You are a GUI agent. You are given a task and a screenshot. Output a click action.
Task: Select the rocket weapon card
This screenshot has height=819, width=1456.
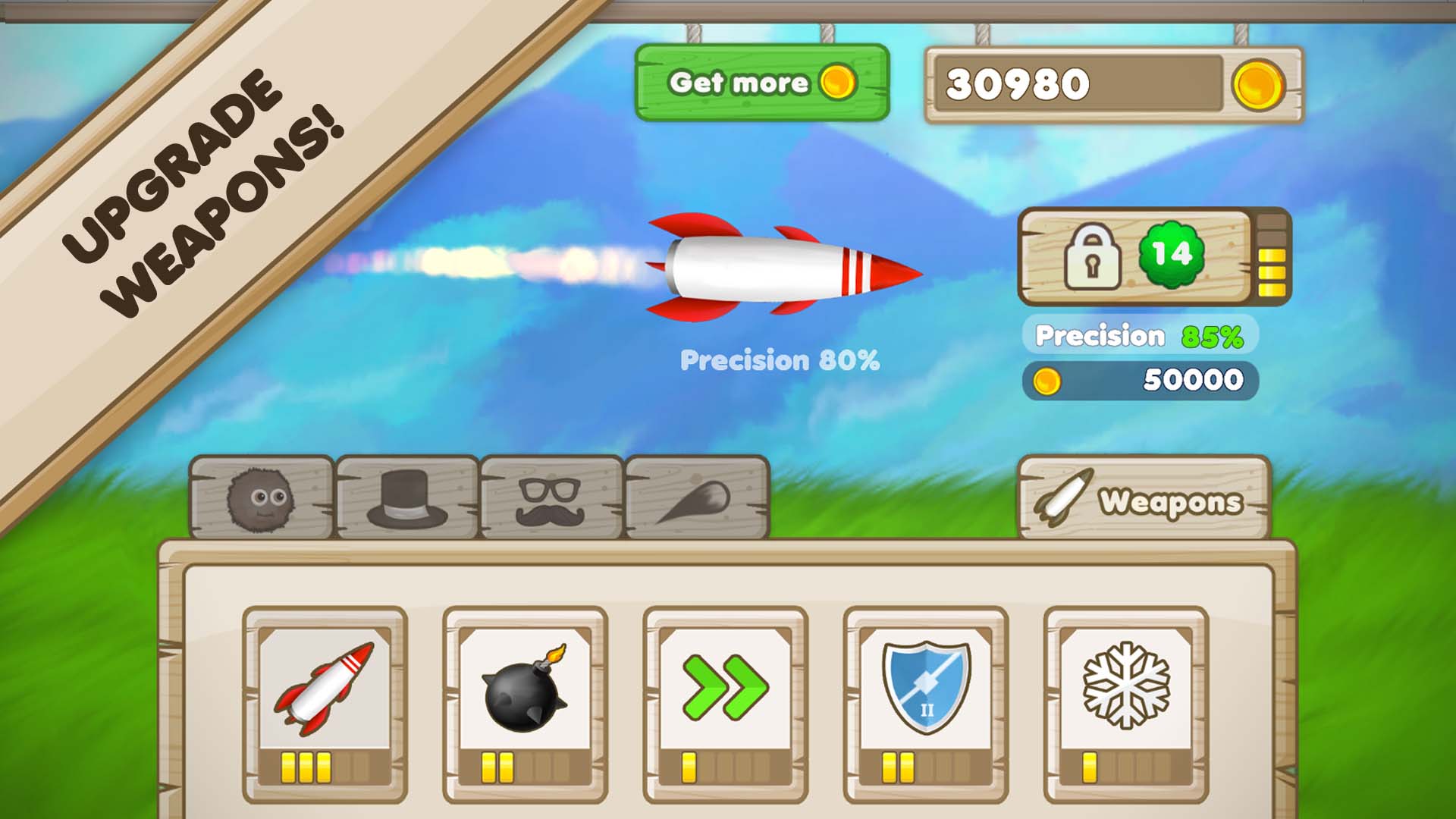pyautogui.click(x=325, y=702)
